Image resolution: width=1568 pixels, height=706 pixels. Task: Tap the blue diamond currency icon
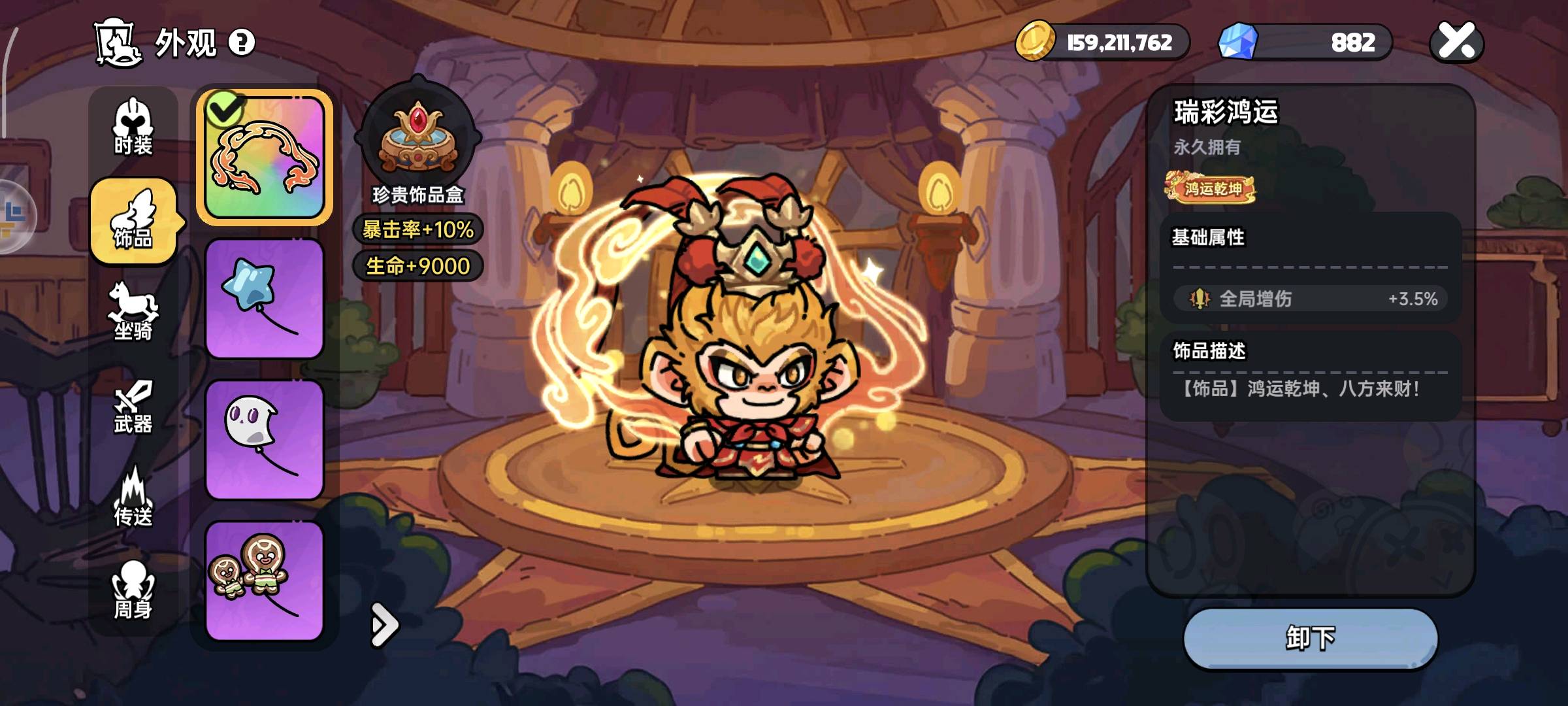[1238, 41]
